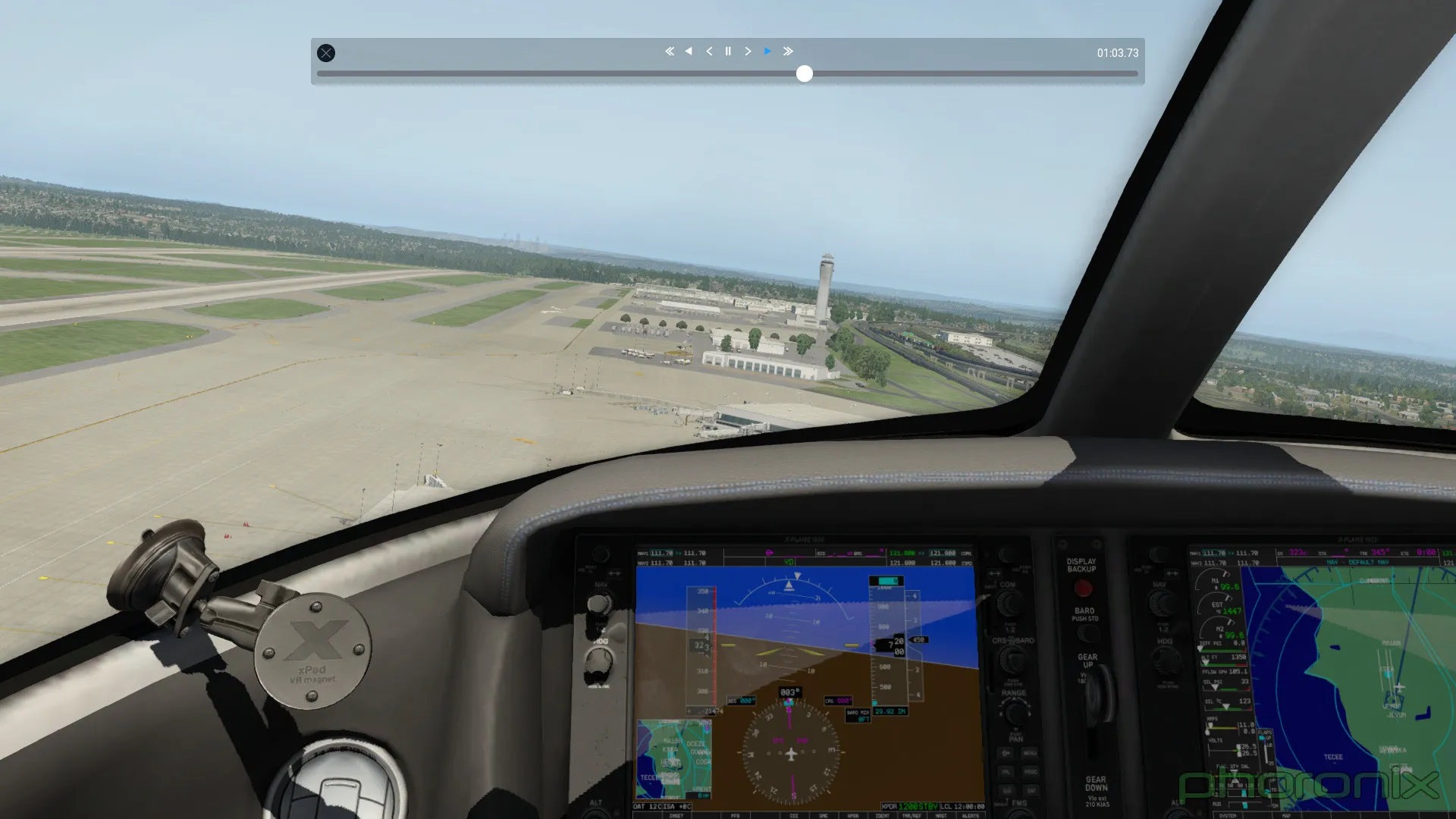Click the blue play-forward button

coord(767,52)
